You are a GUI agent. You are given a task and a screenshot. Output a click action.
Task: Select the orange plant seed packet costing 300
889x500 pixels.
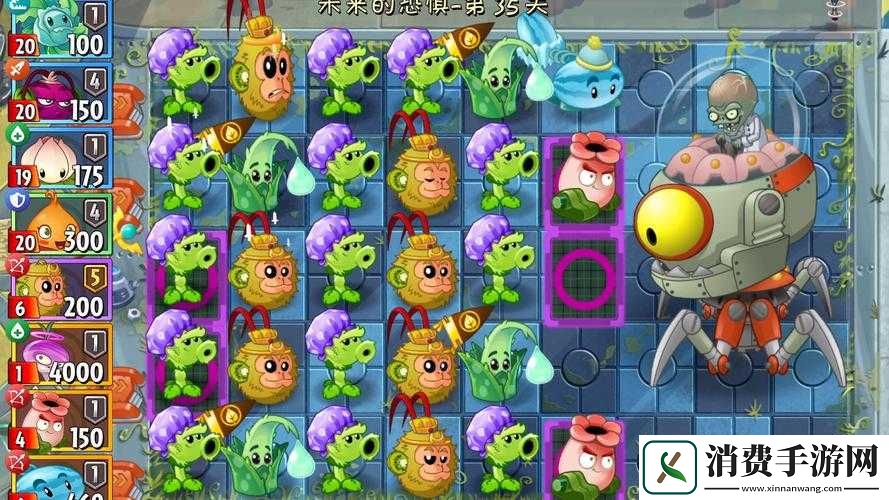pyautogui.click(x=58, y=222)
